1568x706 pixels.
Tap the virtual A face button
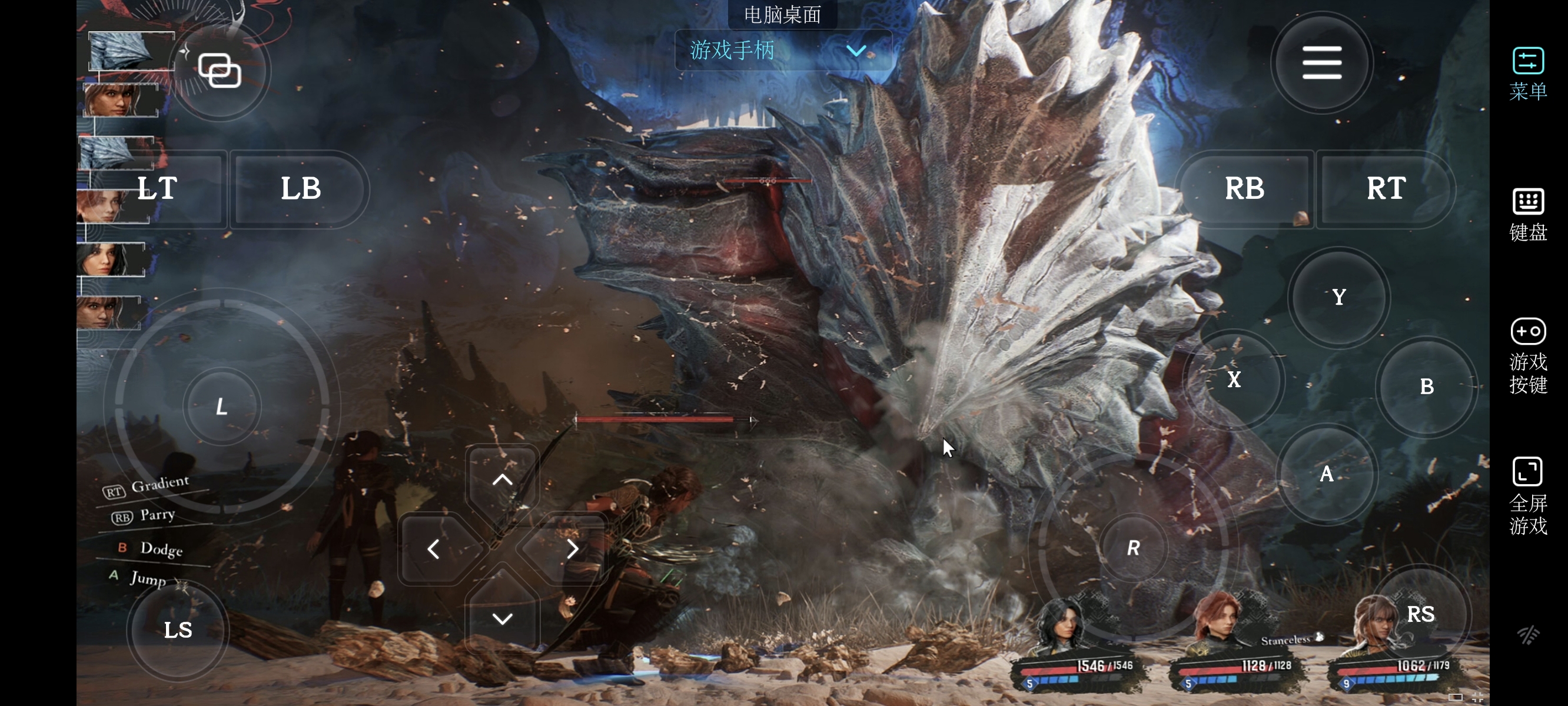(x=1326, y=474)
